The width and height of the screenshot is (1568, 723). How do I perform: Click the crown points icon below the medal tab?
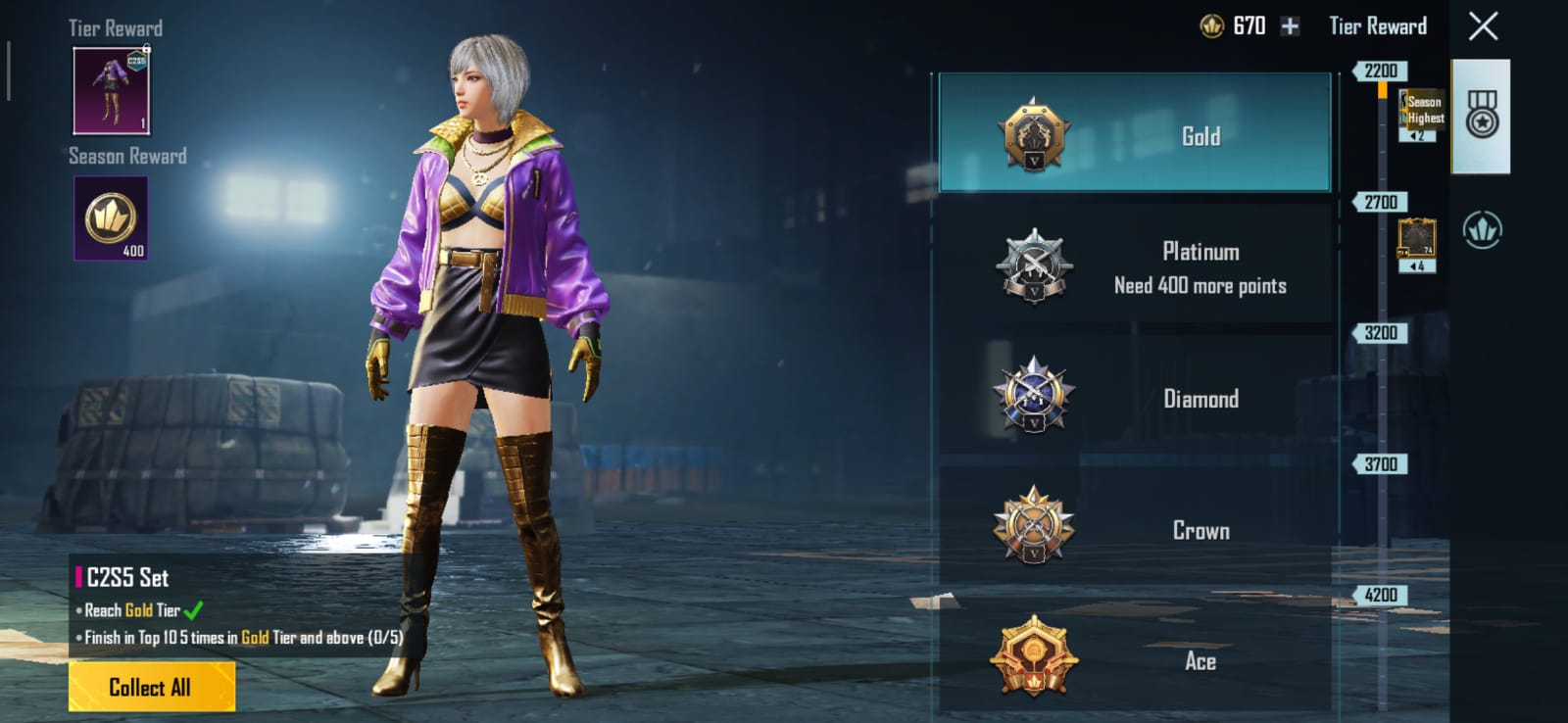1483,228
